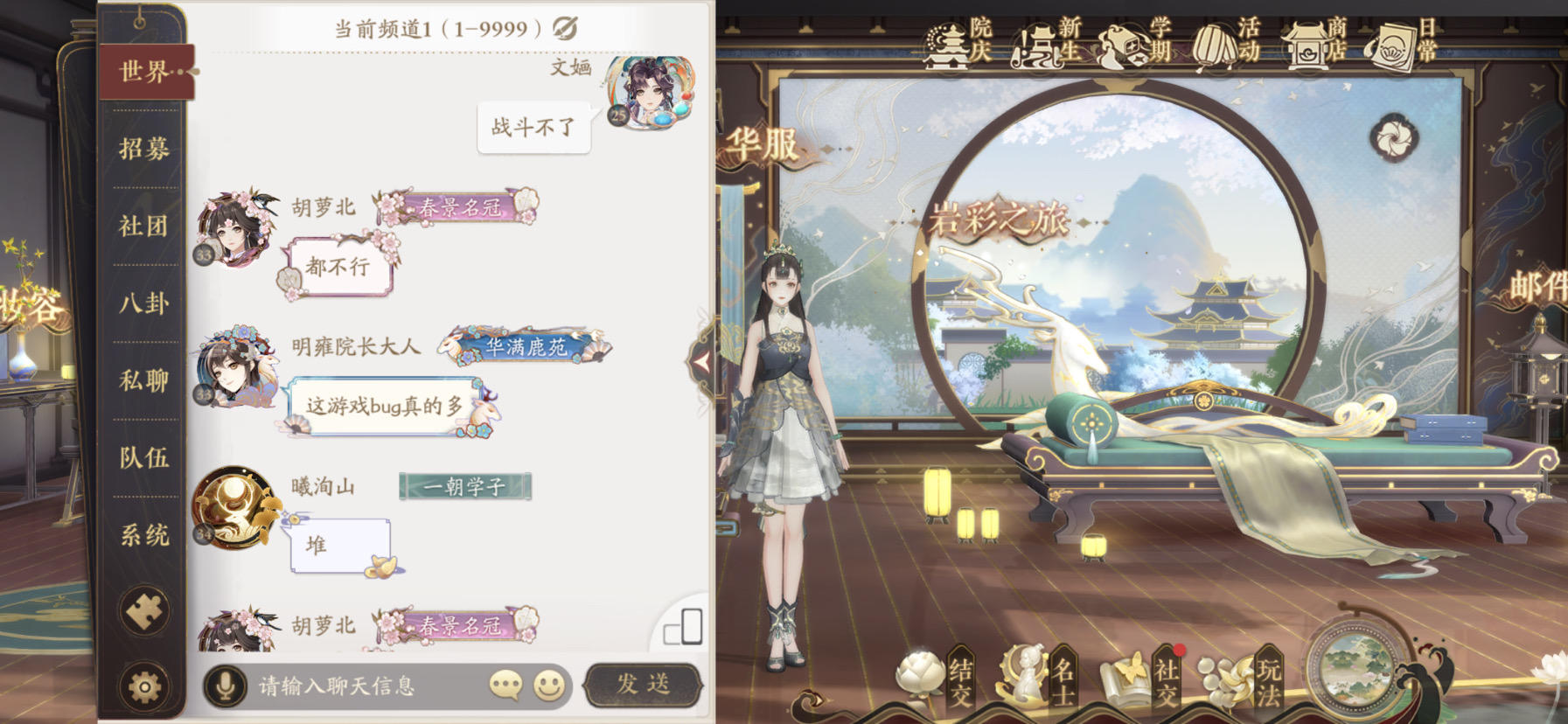
Task: Switch to the 系统 chat tab
Action: point(143,539)
